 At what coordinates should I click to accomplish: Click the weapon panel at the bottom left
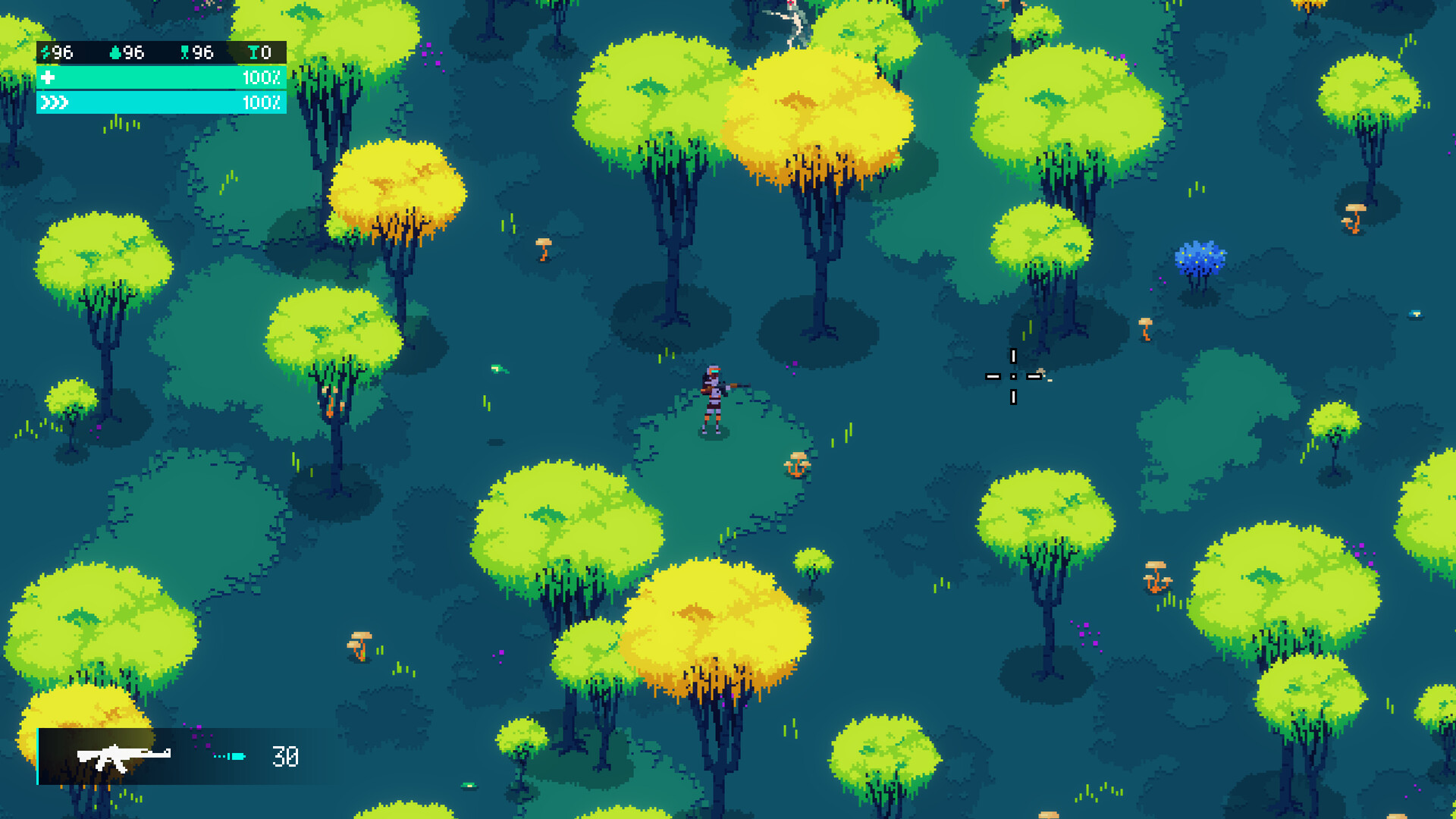pyautogui.click(x=174, y=757)
